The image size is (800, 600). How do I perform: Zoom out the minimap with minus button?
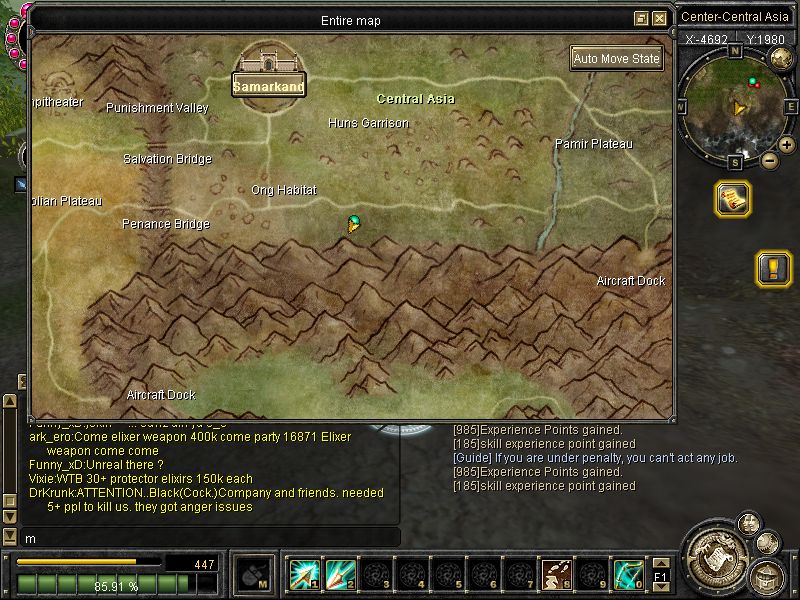[769, 159]
